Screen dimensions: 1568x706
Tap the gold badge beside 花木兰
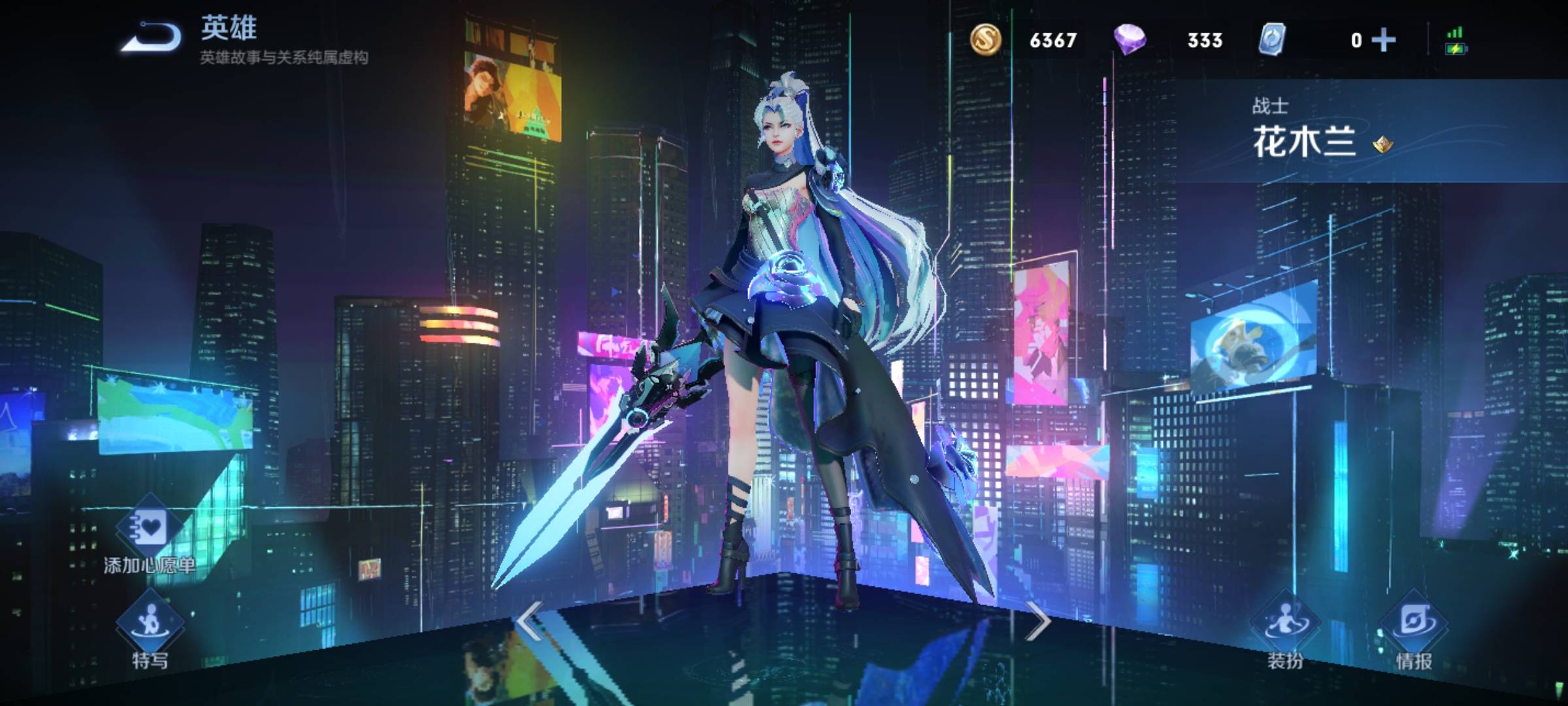click(x=1382, y=144)
